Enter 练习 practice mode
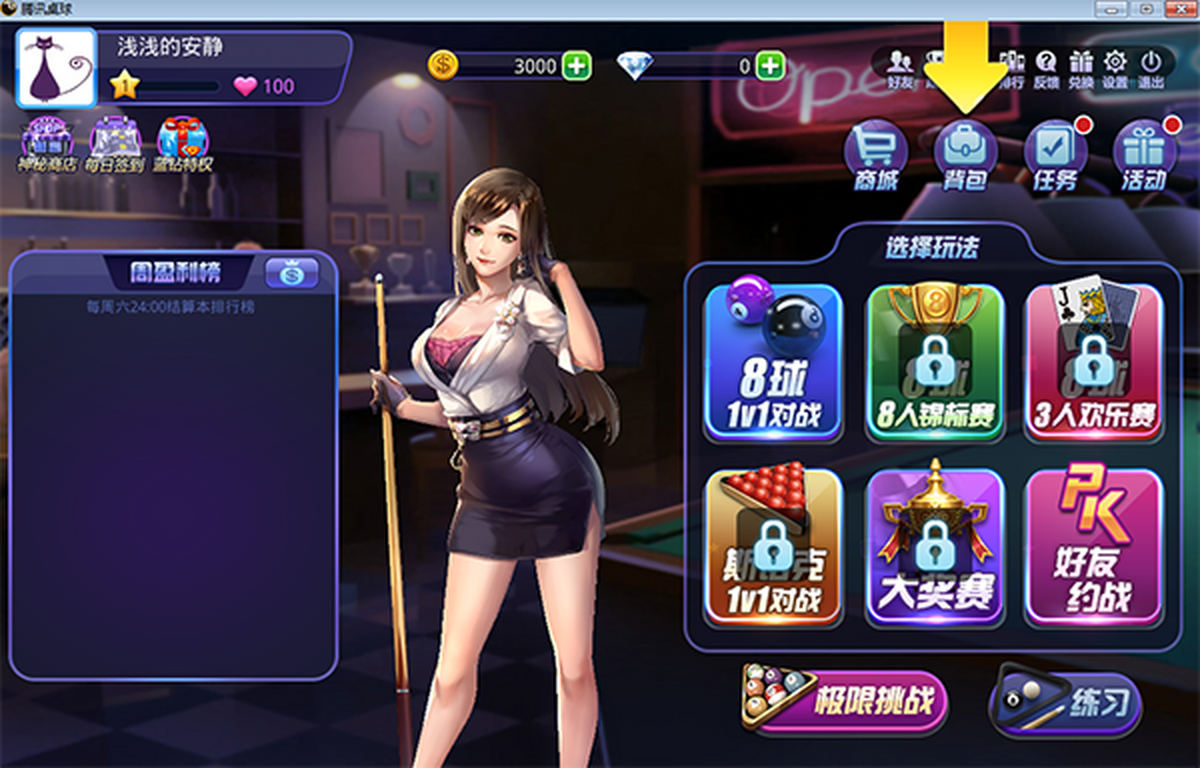The image size is (1200, 768). tap(1066, 700)
